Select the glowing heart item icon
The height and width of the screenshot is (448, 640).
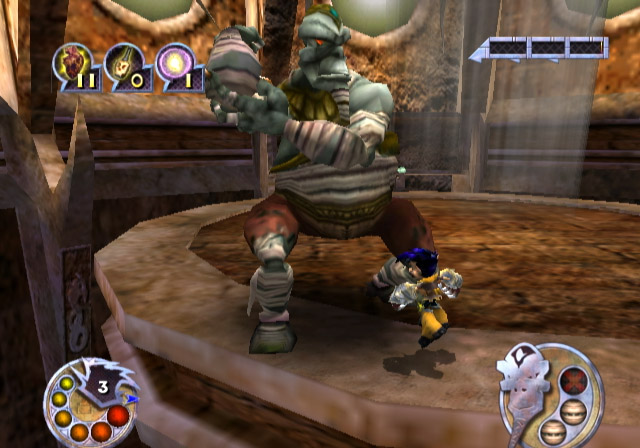(x=72, y=64)
